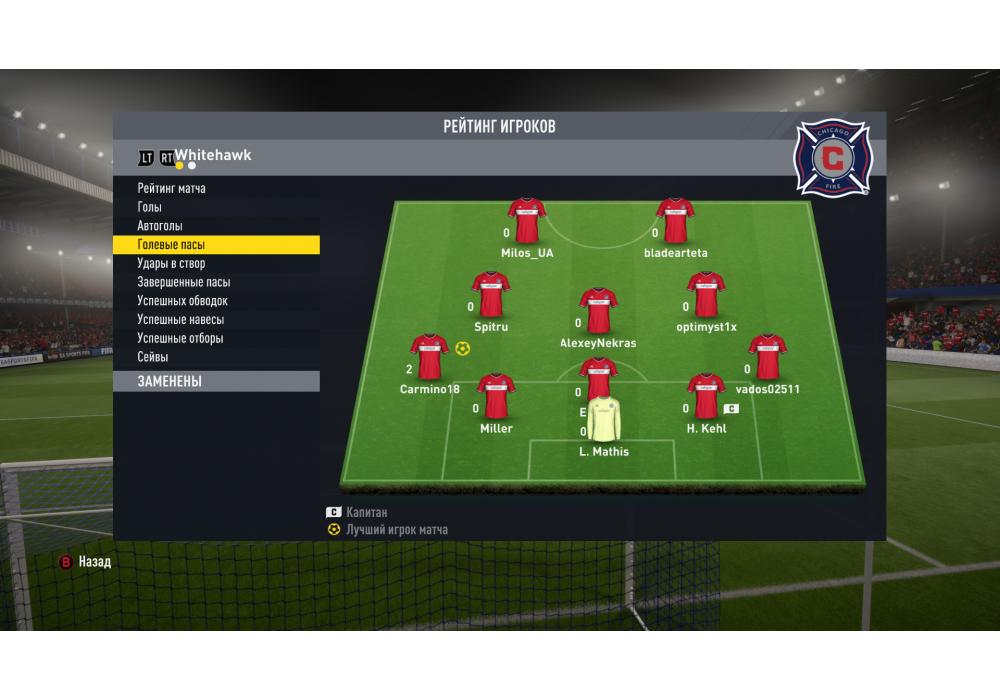Screen dimensions: 1000x700
Task: Select Carmino18, the best player of the match
Action: tap(429, 359)
